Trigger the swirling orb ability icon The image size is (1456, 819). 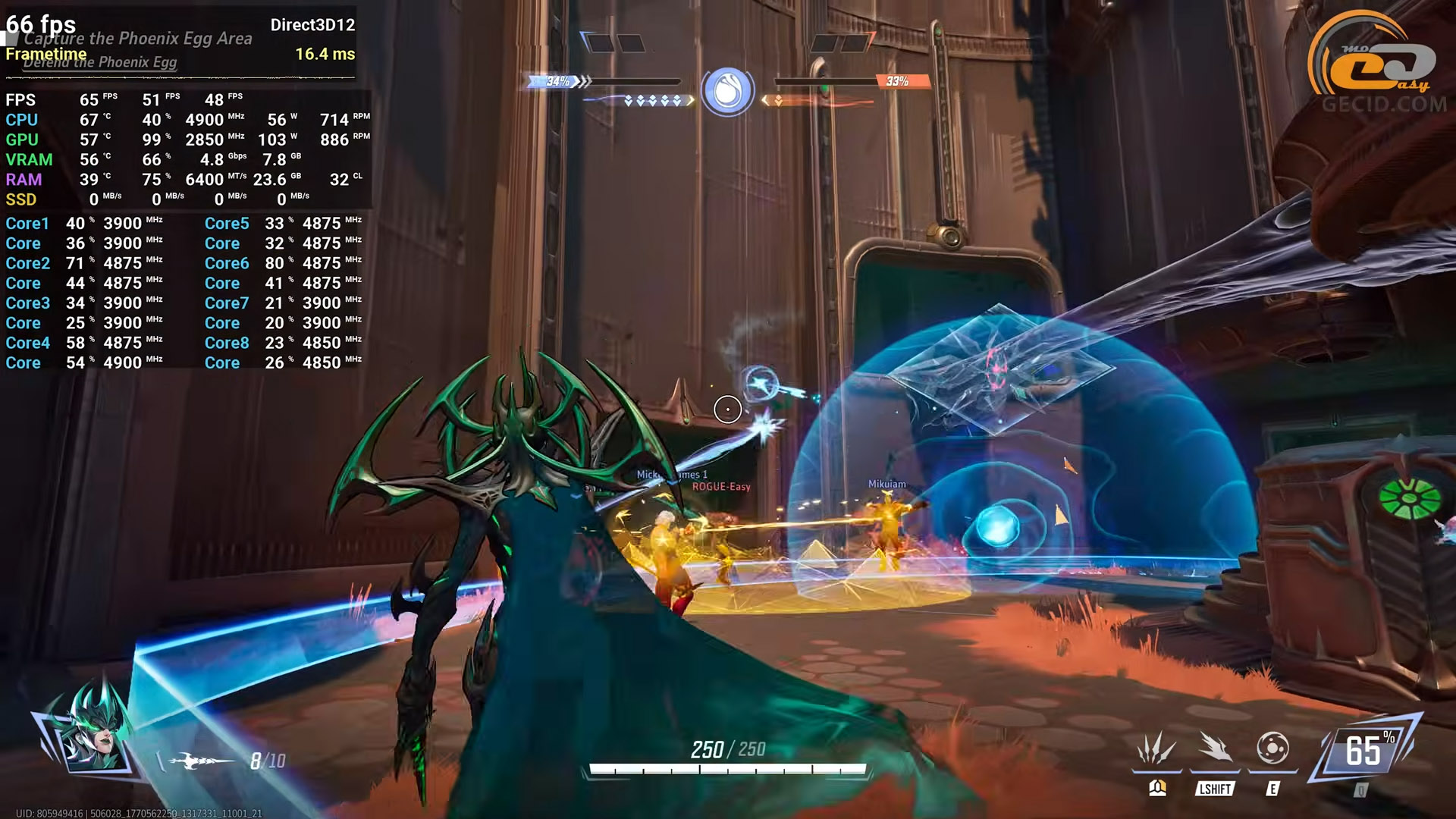tap(1272, 749)
